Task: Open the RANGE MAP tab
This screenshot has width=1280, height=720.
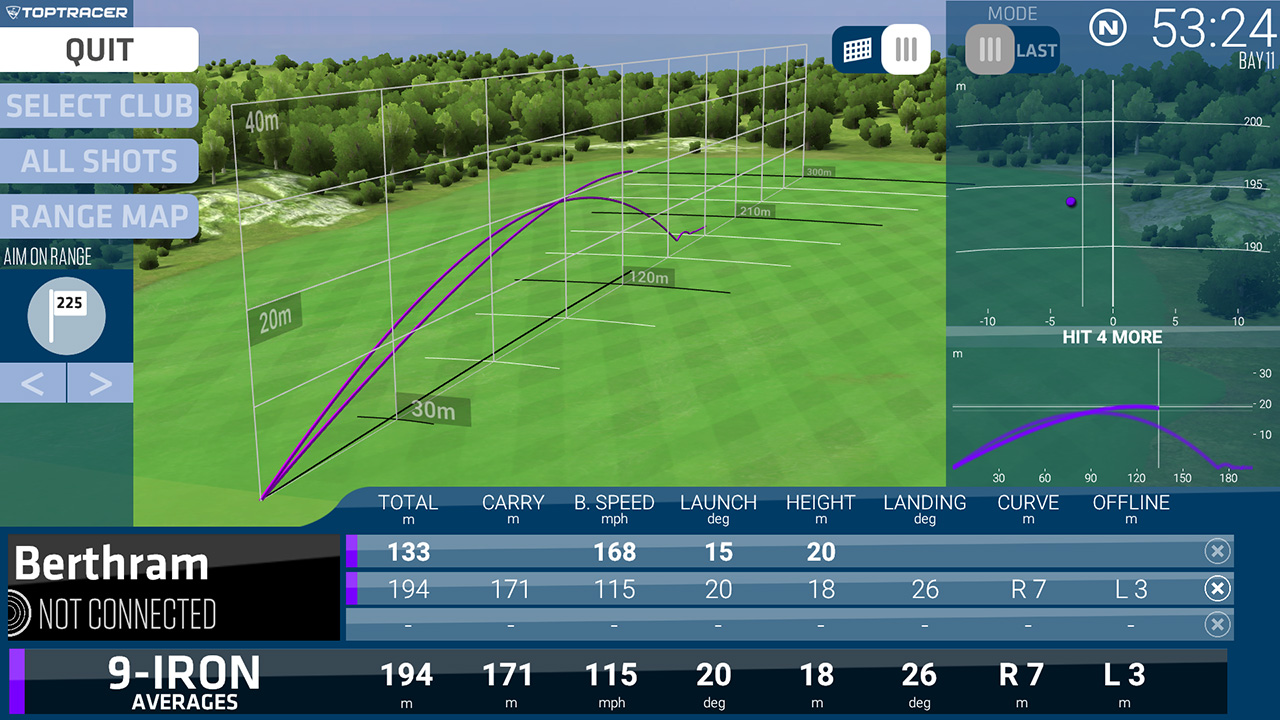Action: click(x=99, y=216)
